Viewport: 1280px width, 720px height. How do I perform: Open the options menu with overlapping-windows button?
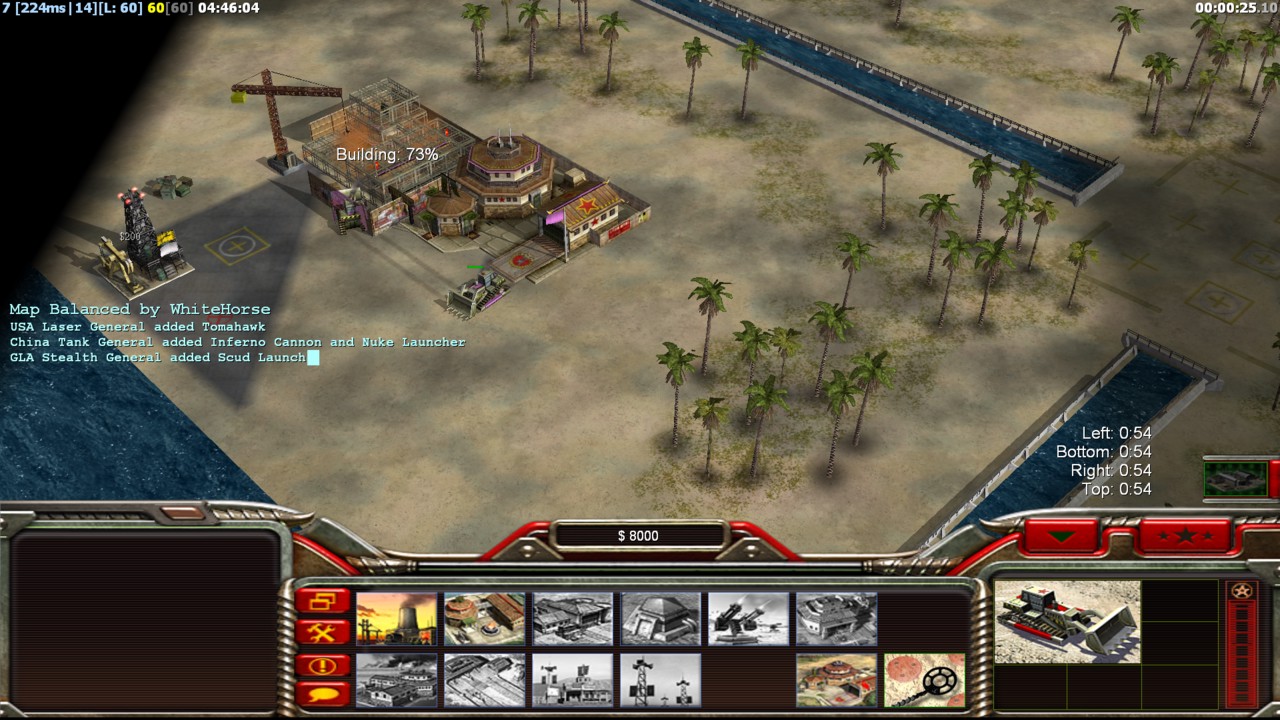[323, 601]
